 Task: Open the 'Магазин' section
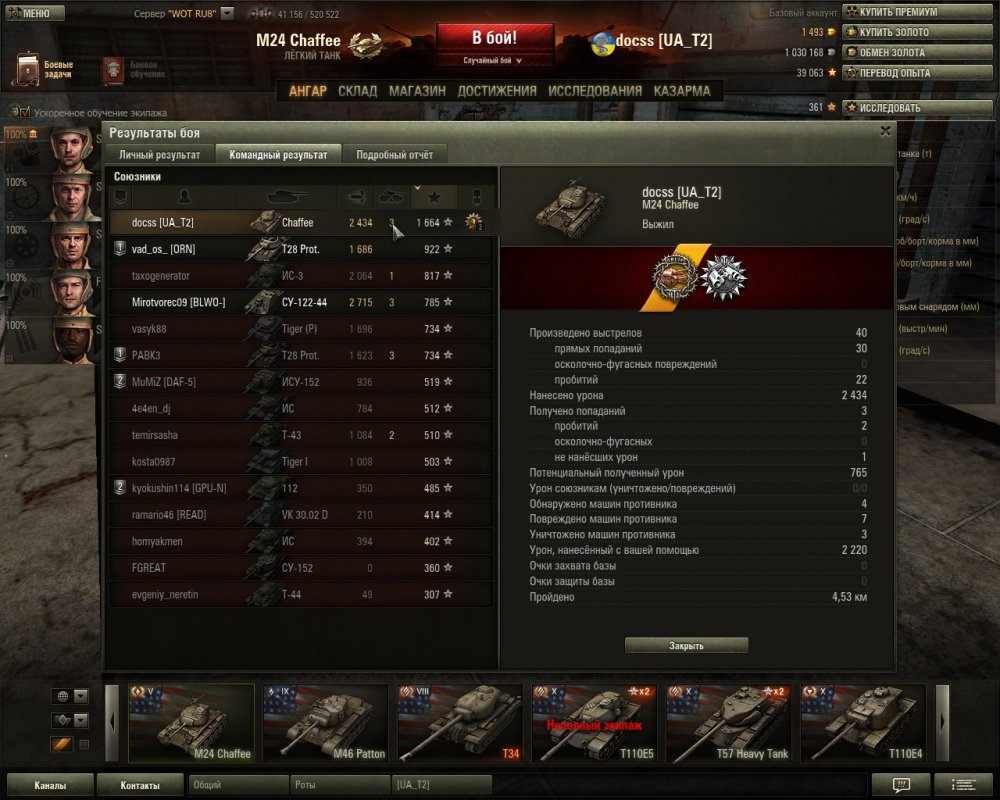(x=417, y=91)
